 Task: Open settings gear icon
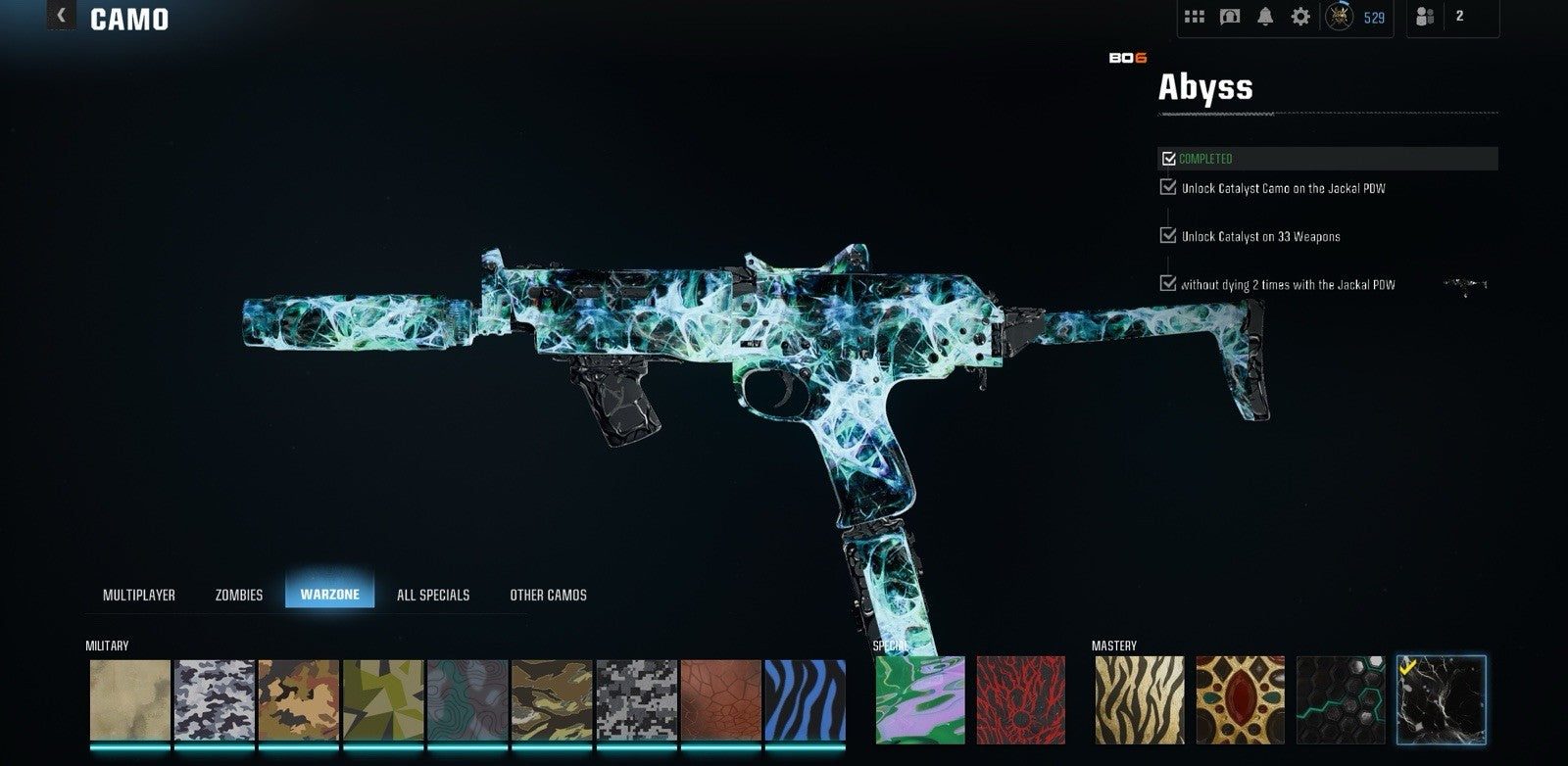click(x=1300, y=17)
